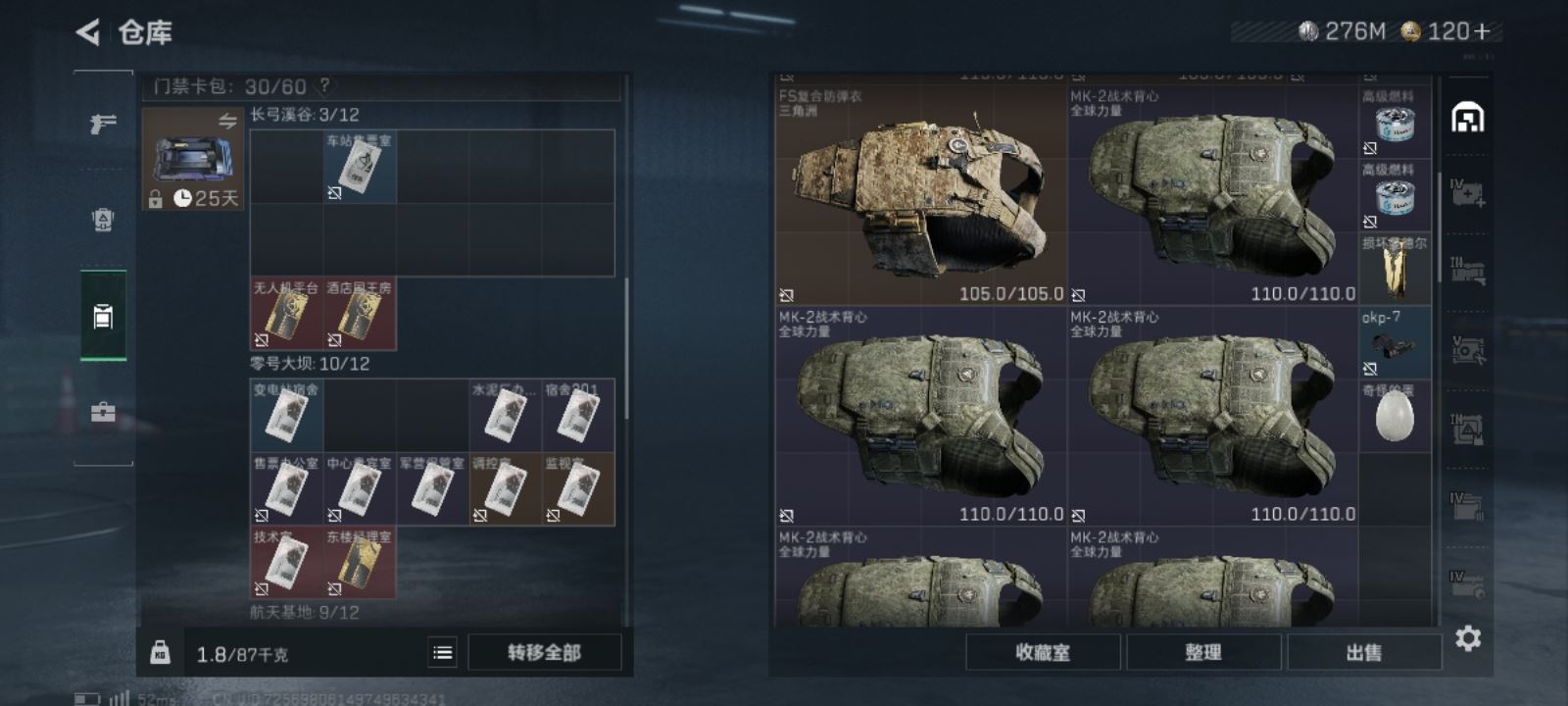1568x706 pixels.
Task: Select the okp-7 sight item
Action: 1394,343
